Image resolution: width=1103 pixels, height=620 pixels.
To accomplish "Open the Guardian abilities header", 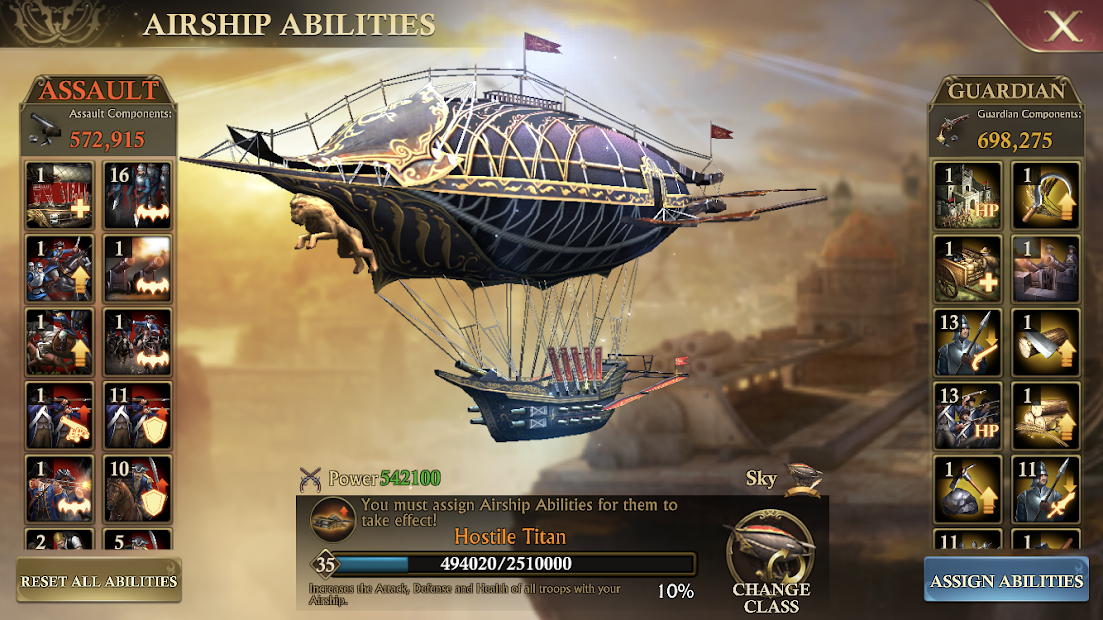I will click(1006, 90).
